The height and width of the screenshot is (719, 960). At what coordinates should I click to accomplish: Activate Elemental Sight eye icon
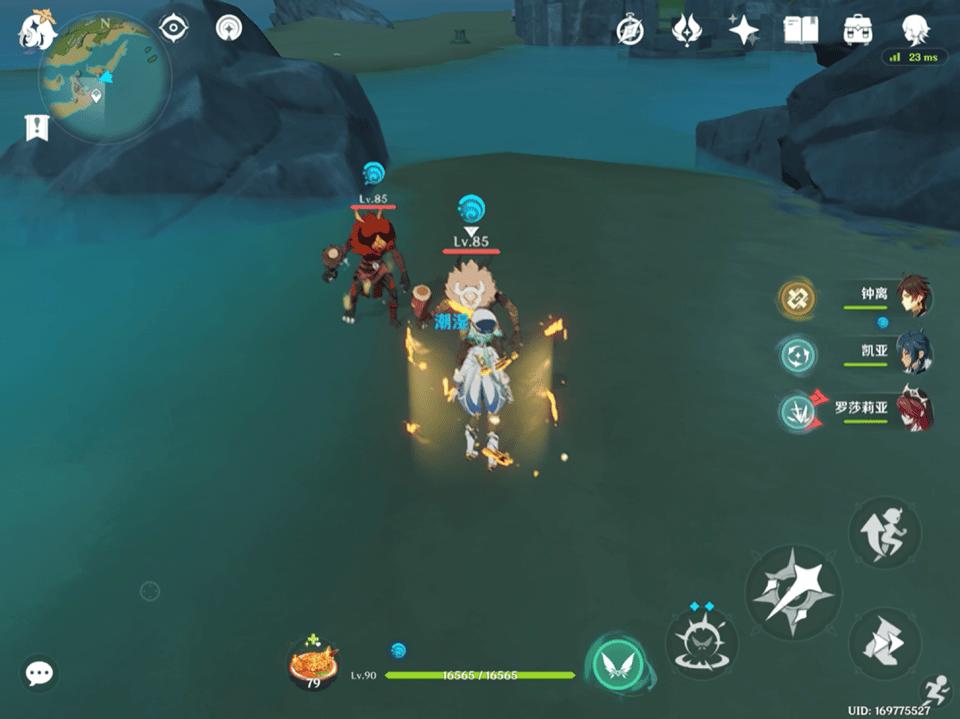click(x=174, y=28)
